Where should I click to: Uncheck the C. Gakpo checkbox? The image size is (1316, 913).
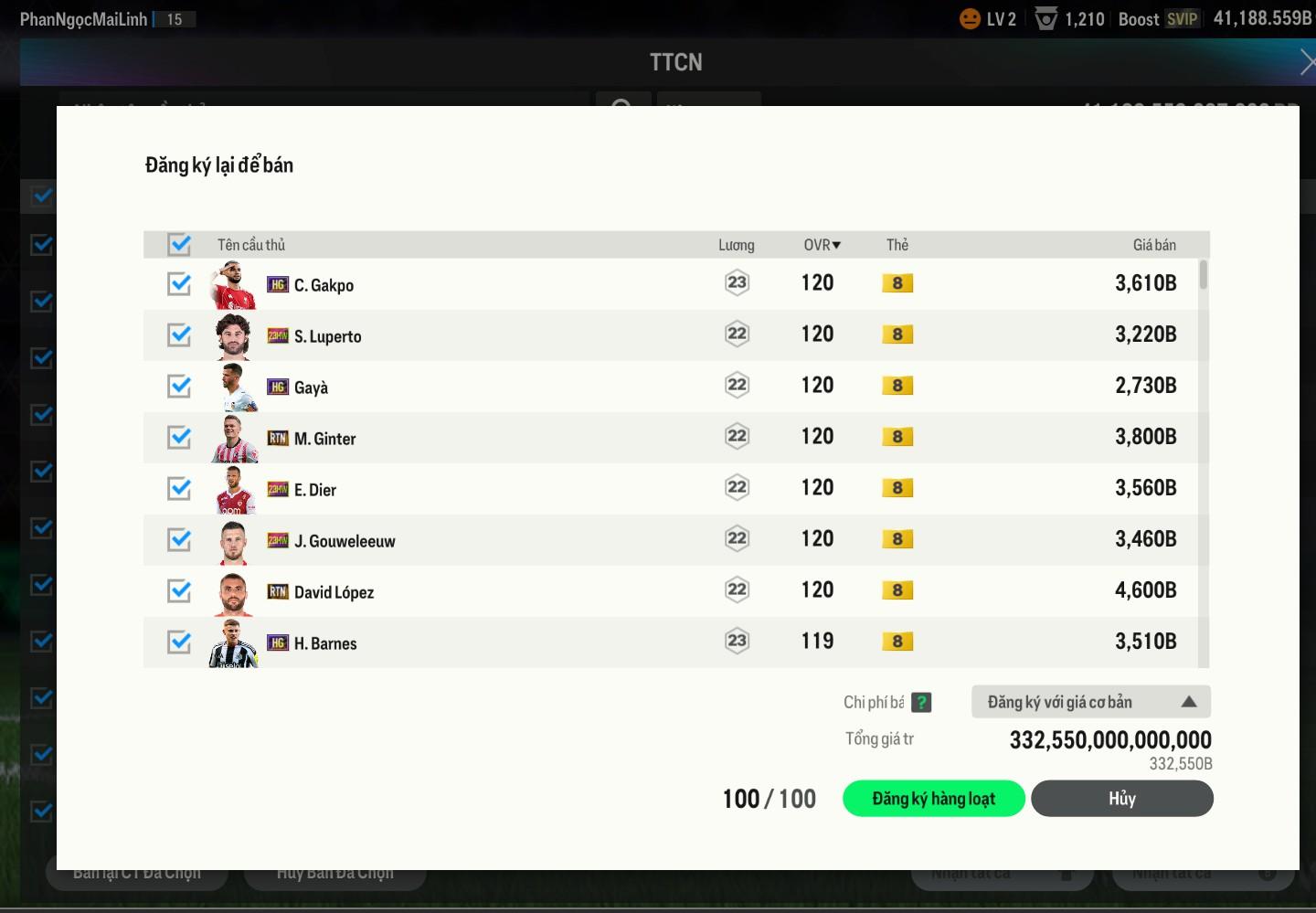[179, 284]
